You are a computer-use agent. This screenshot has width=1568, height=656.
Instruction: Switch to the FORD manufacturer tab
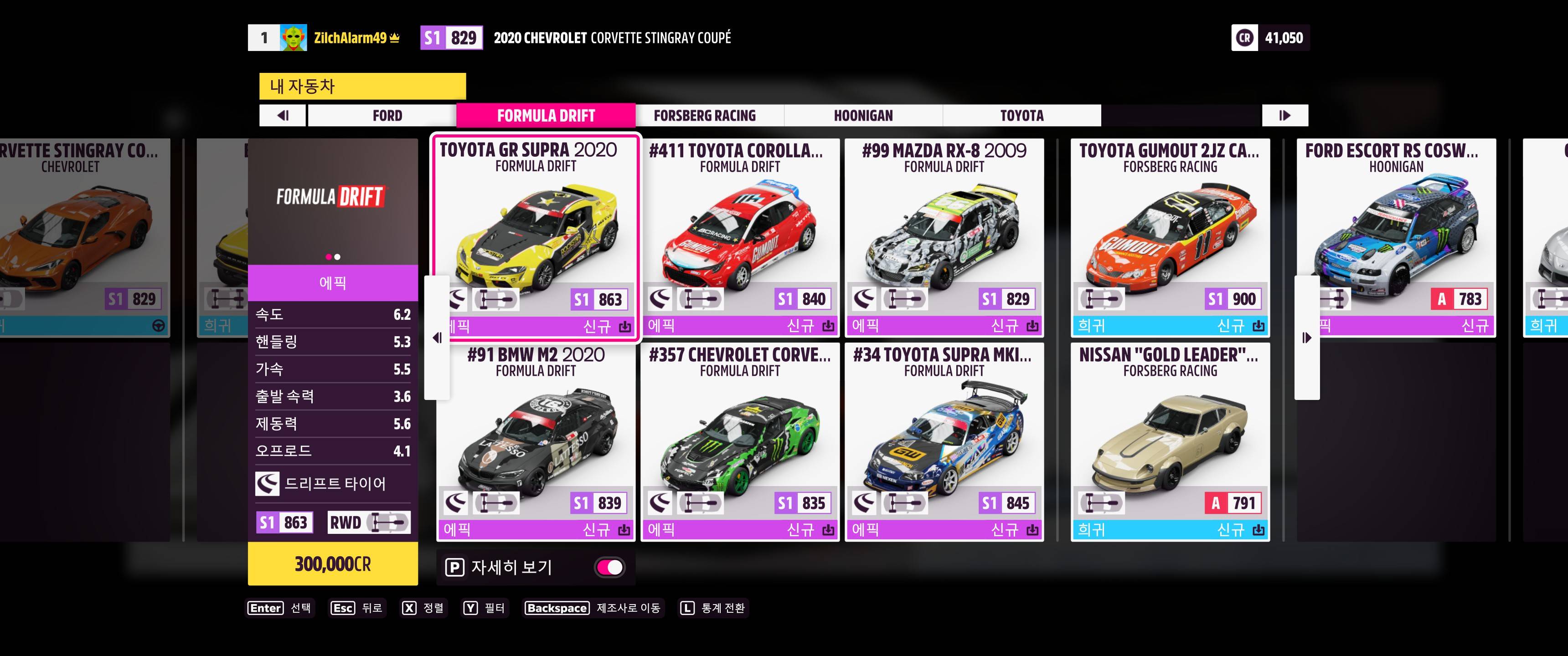click(x=387, y=116)
